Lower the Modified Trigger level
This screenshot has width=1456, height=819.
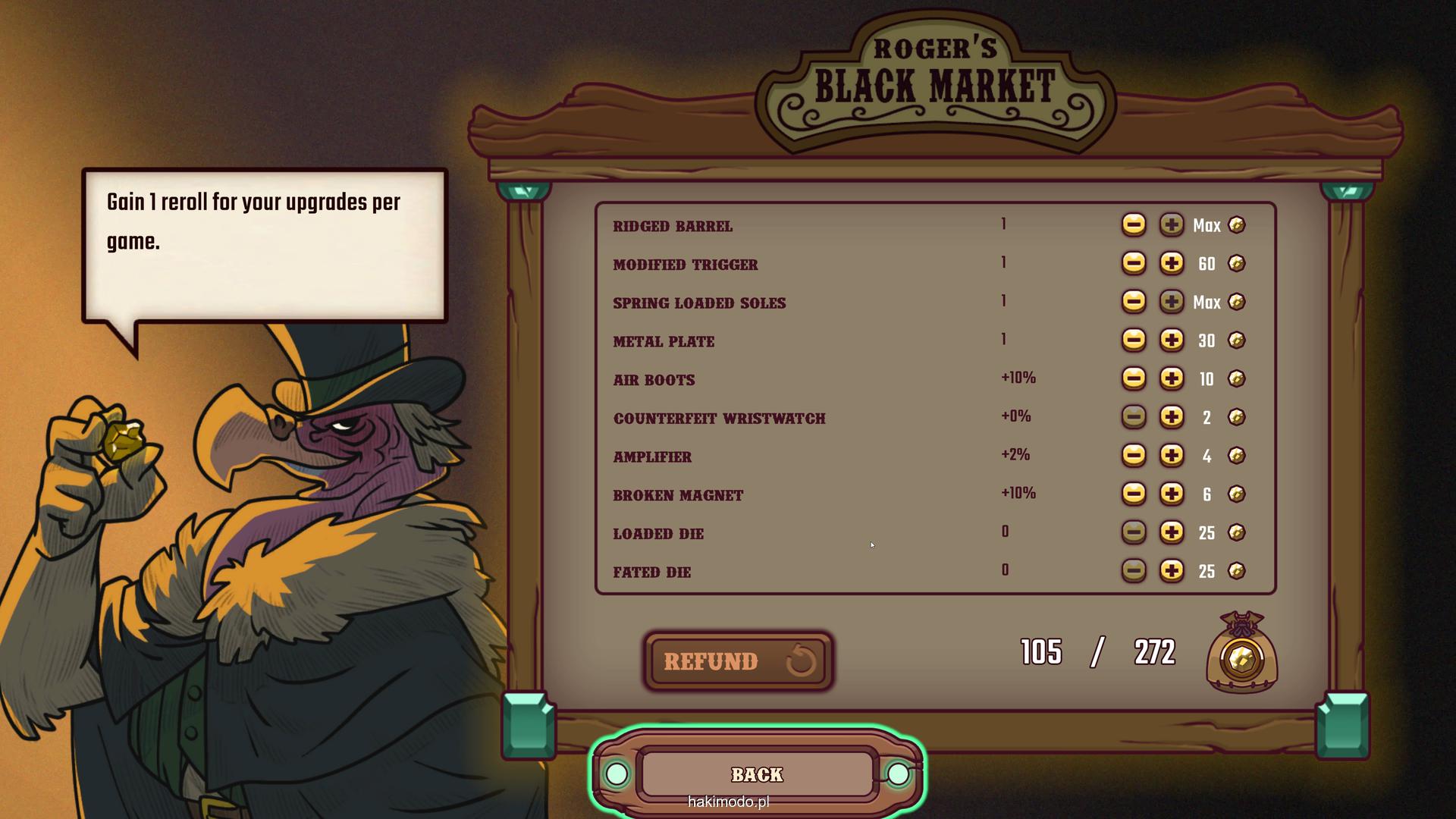pyautogui.click(x=1134, y=263)
